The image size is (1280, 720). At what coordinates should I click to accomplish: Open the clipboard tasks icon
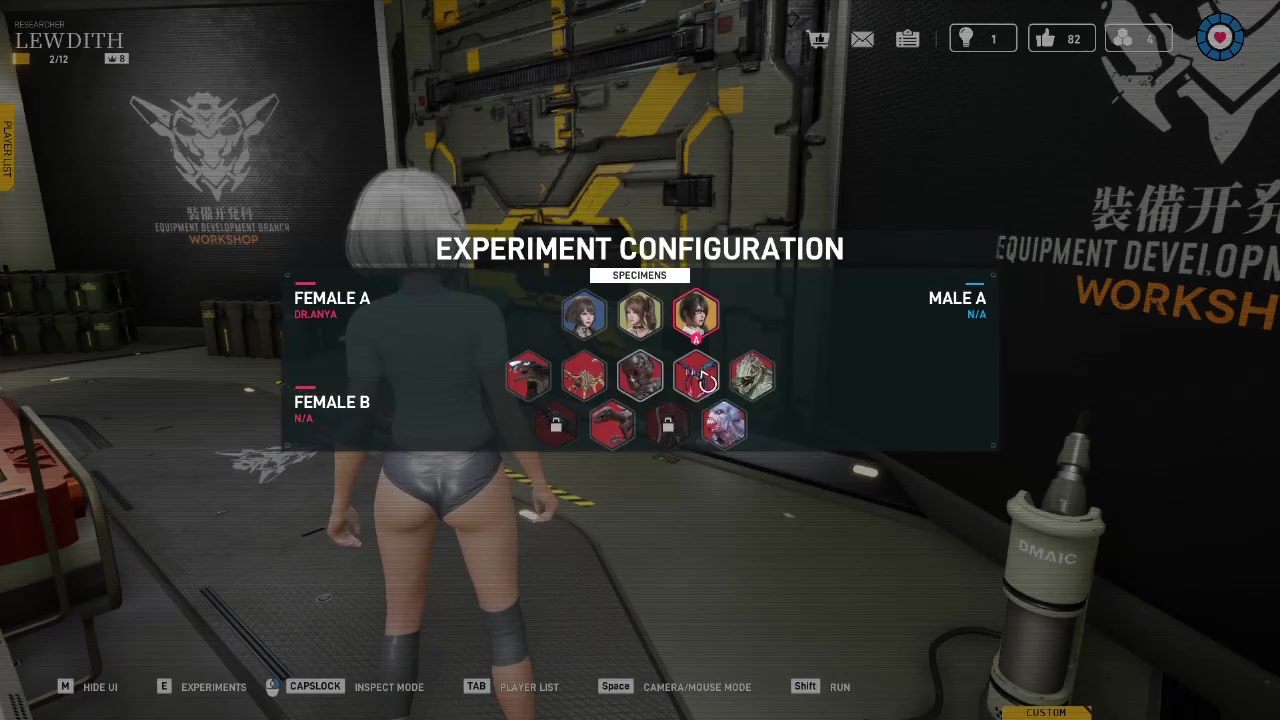click(x=907, y=39)
